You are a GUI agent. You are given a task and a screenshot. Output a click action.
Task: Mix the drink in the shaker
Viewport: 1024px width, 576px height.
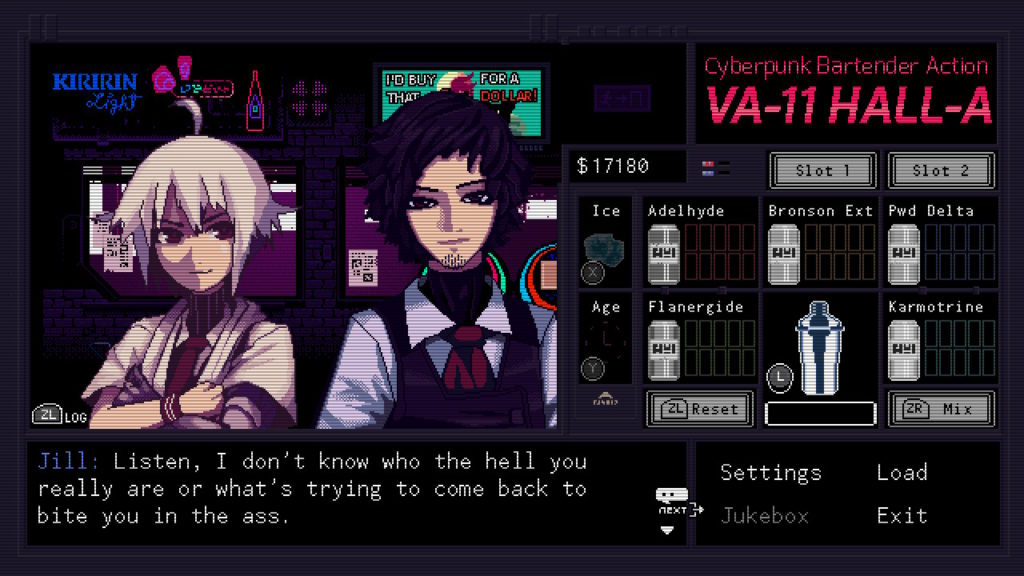[x=941, y=408]
